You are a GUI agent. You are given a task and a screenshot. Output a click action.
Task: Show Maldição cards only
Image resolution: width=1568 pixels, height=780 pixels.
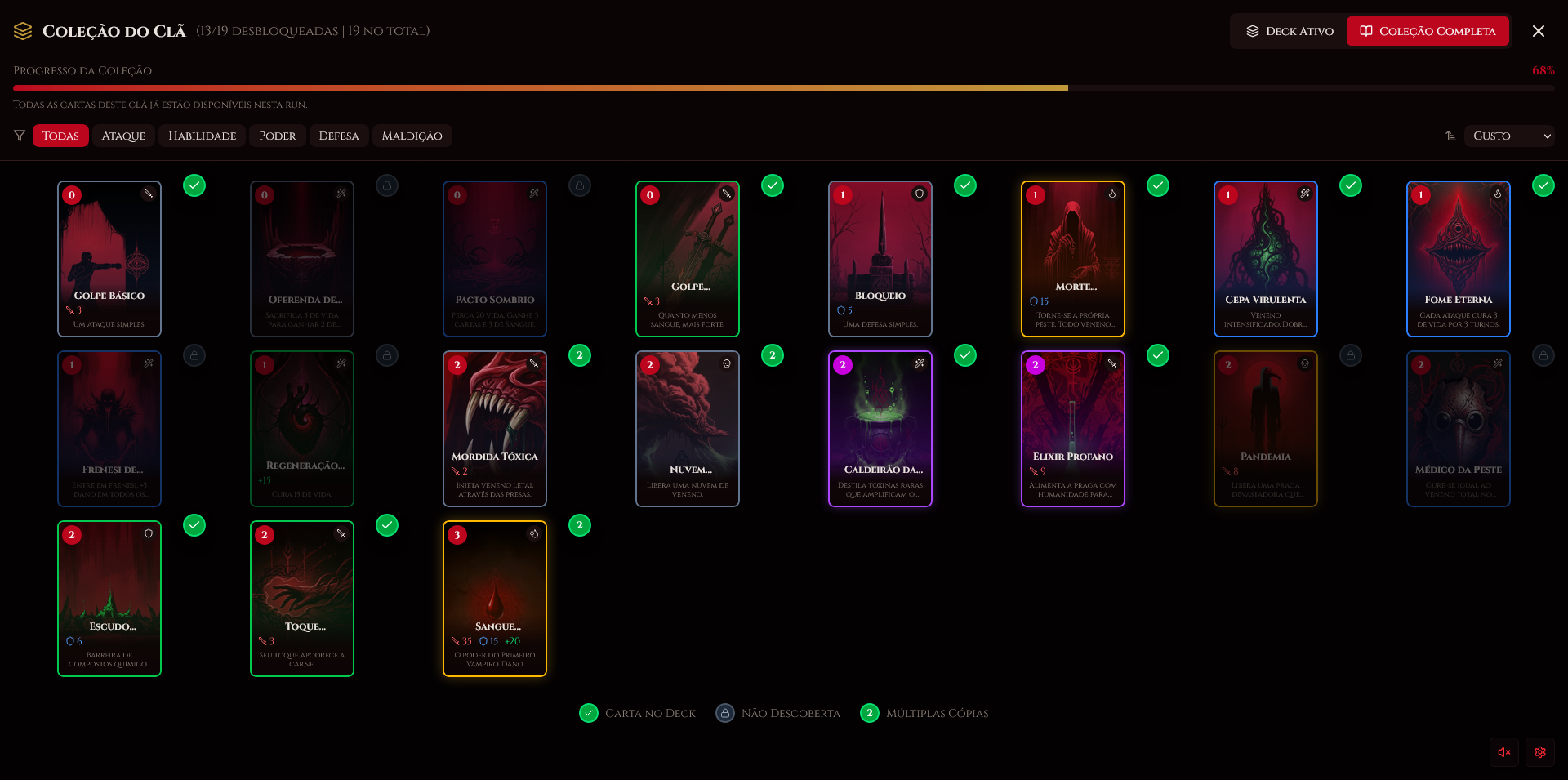(x=412, y=136)
